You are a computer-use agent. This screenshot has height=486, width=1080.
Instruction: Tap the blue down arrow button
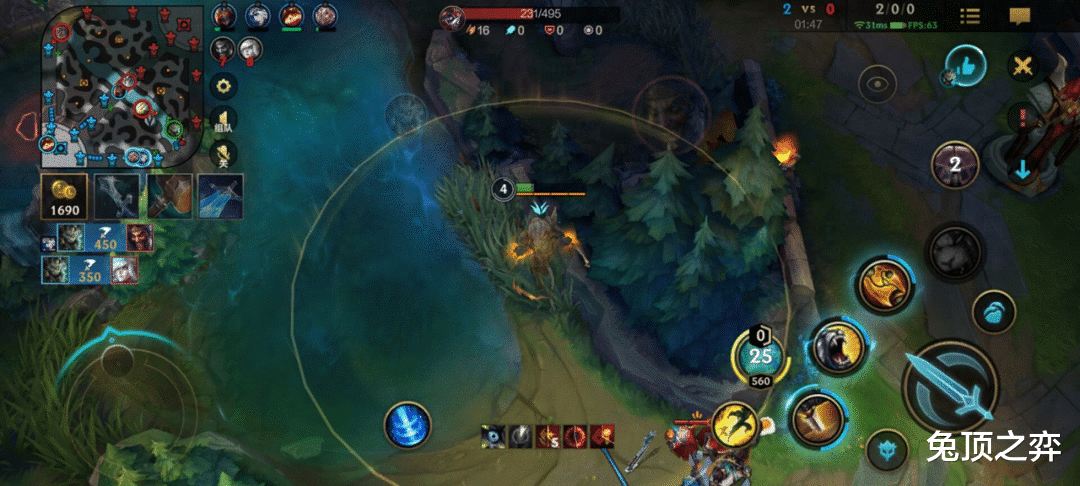1022,169
